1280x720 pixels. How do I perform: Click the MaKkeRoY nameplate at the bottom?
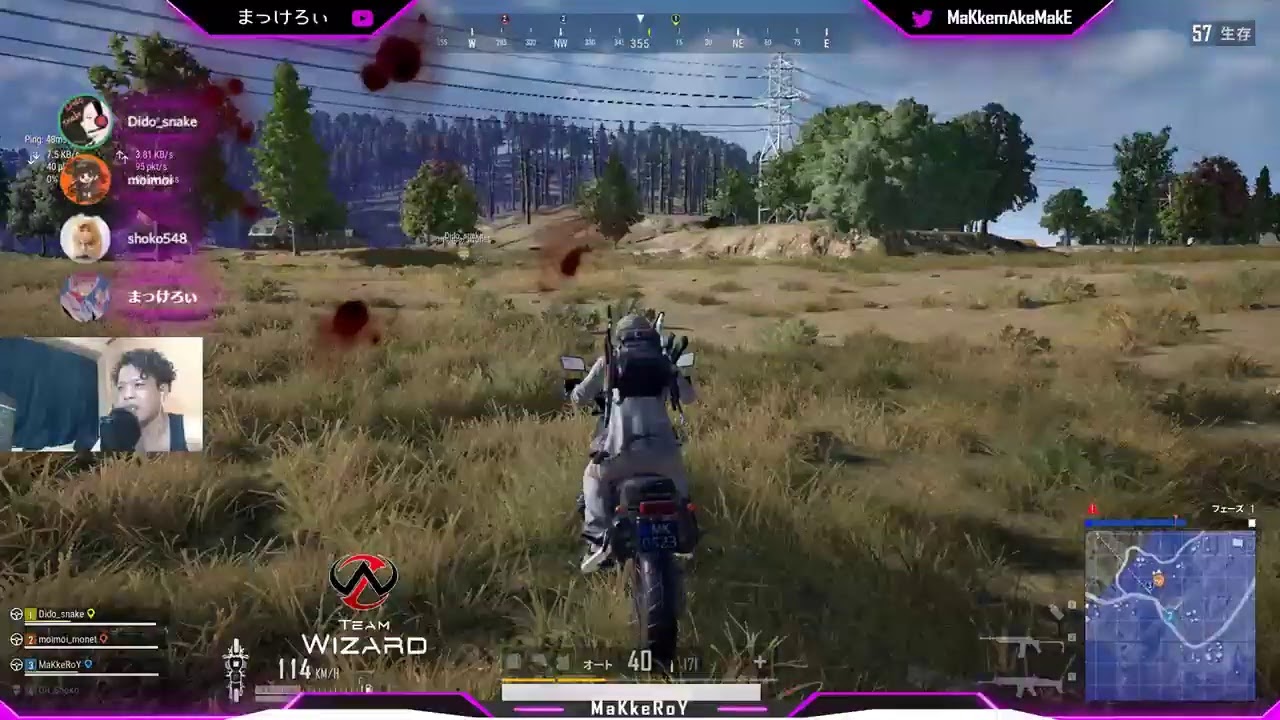point(639,706)
